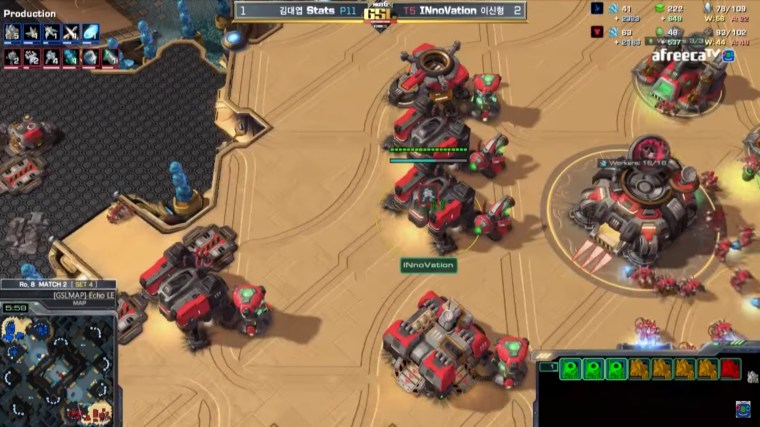This screenshot has width=760, height=427.
Task: Select the blue crystal icon in Protoss production row
Action: tap(91, 33)
